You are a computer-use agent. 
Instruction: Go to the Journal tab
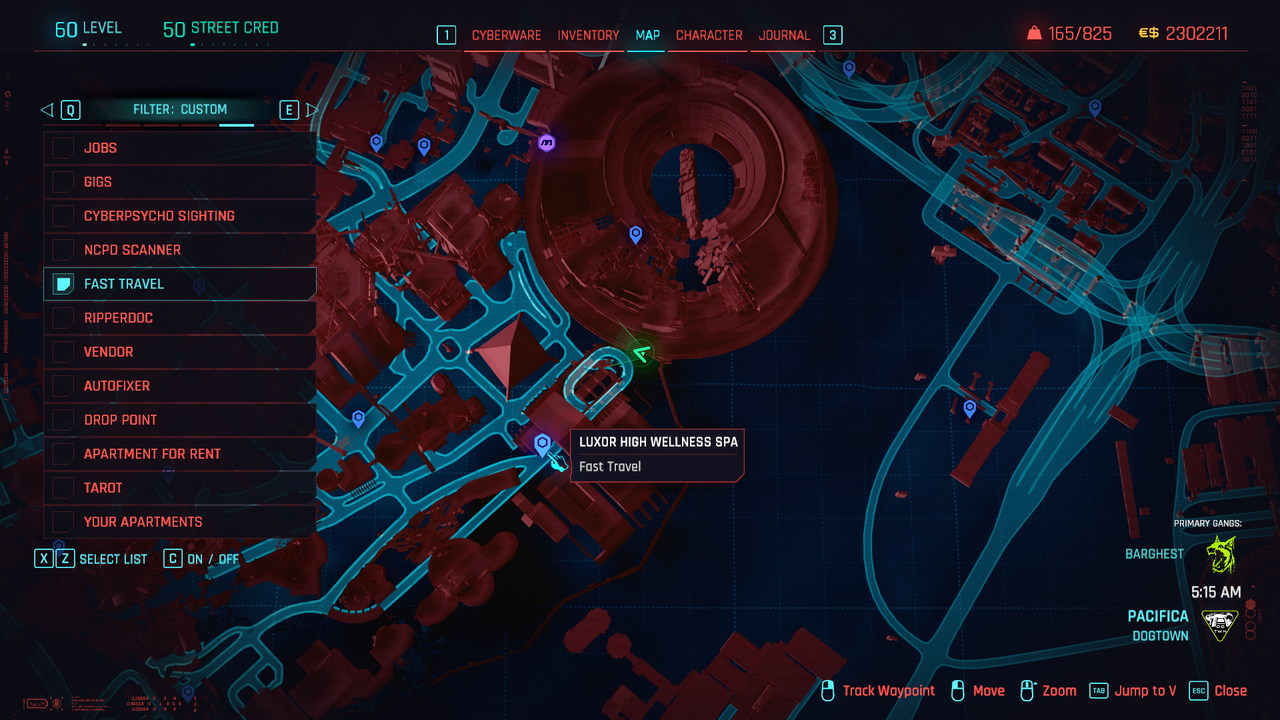pos(784,35)
